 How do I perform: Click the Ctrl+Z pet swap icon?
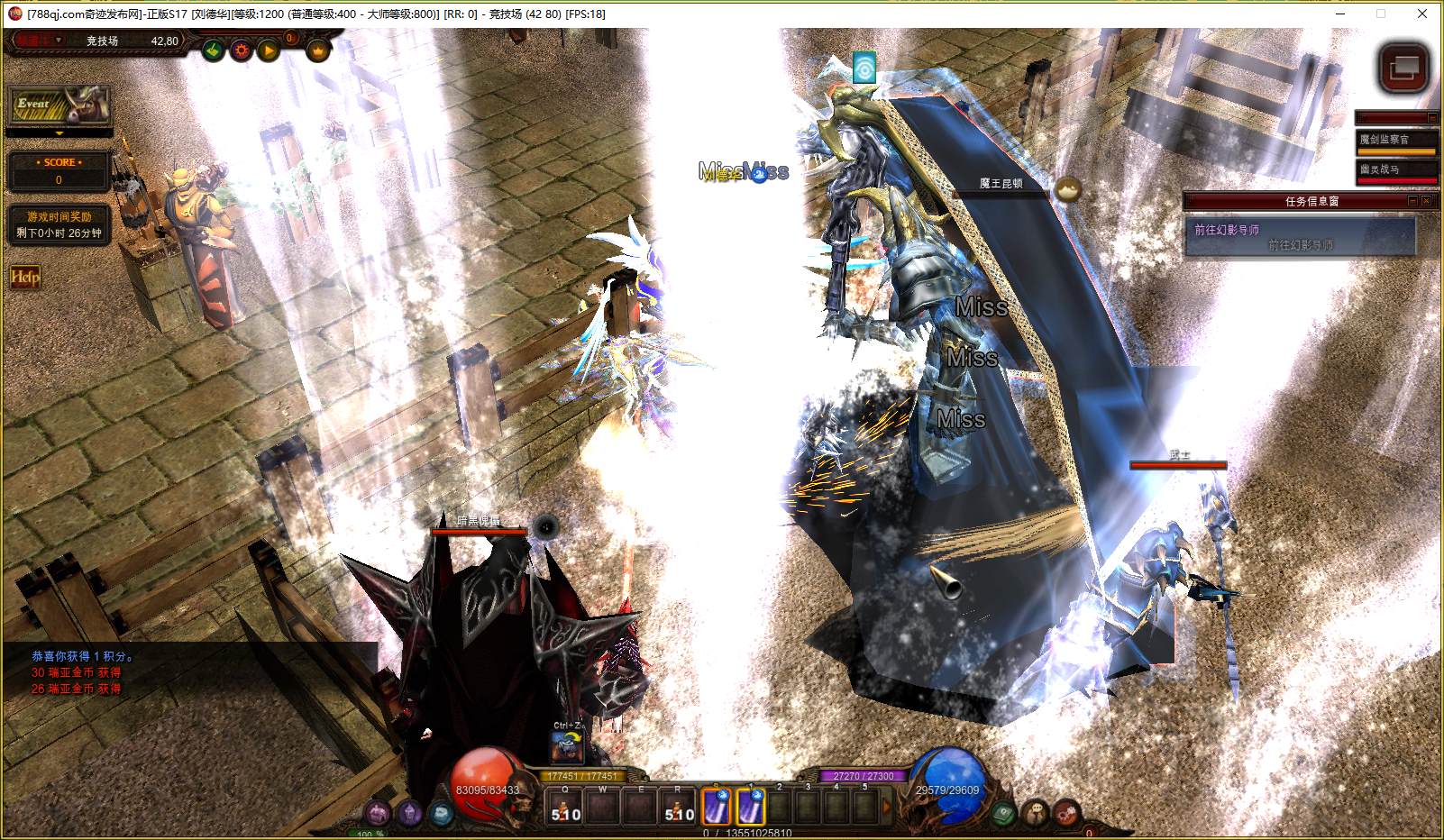click(568, 745)
